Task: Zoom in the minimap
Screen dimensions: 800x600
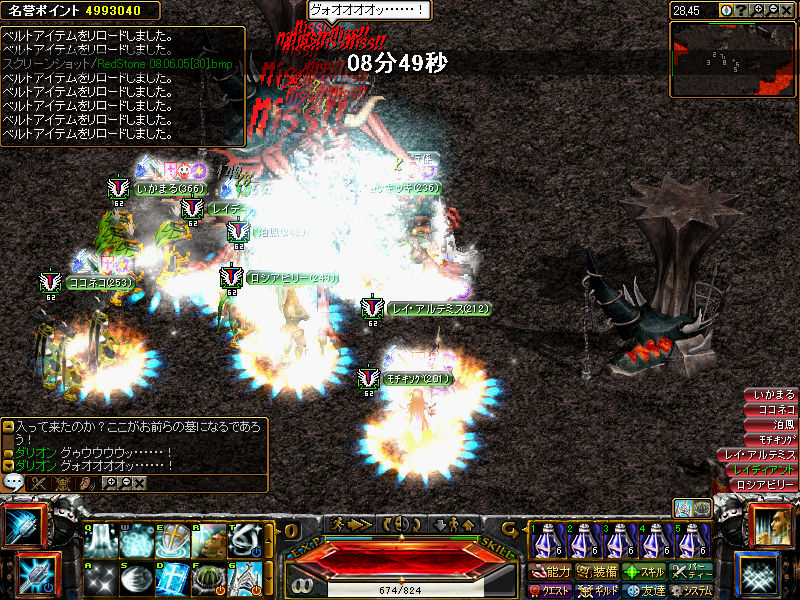Action: (x=758, y=10)
